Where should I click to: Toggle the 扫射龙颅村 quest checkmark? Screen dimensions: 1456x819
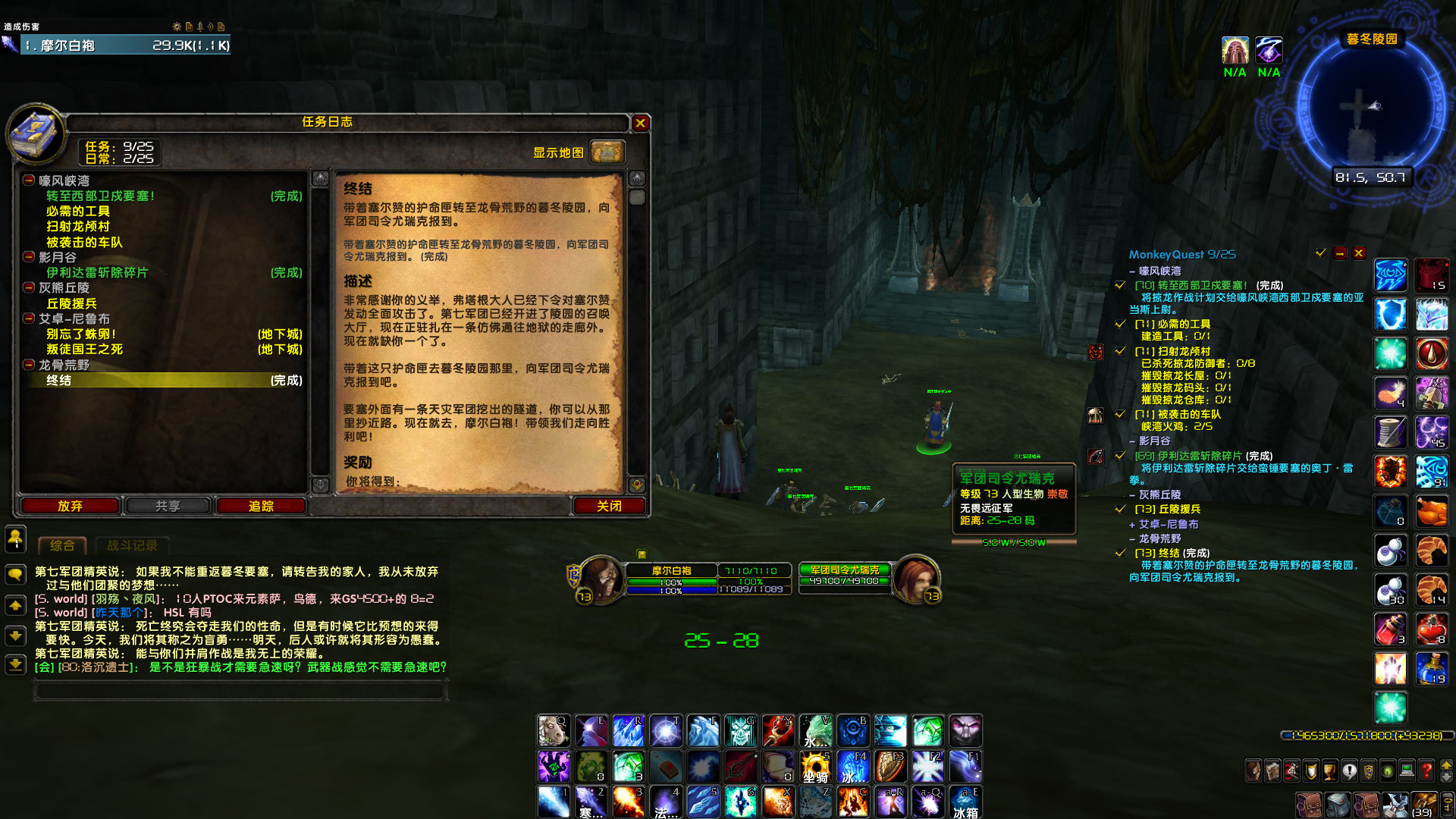click(1120, 350)
